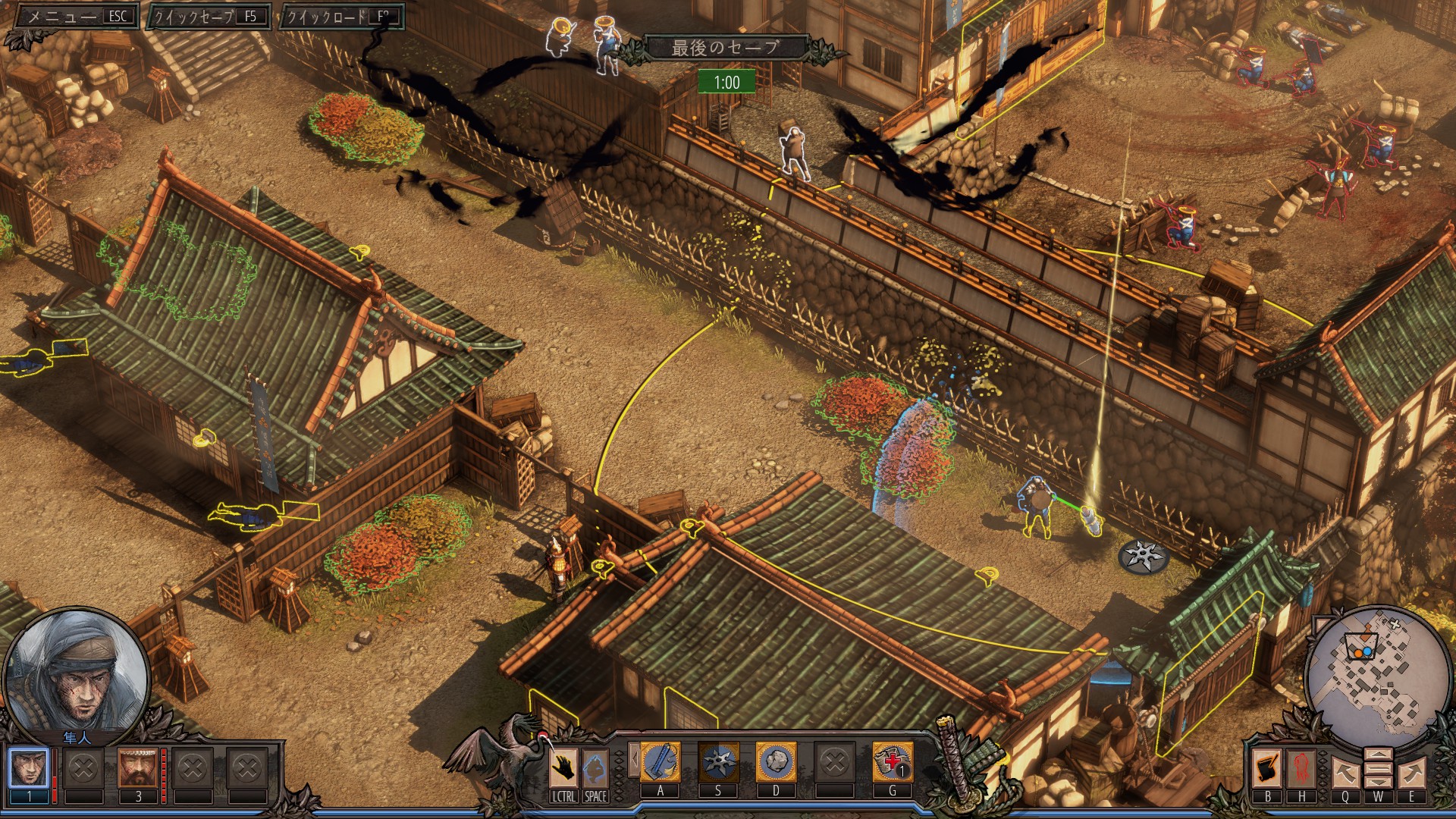The width and height of the screenshot is (1456, 819).
Task: Toggle the red figure highlight button
Action: pyautogui.click(x=1301, y=768)
